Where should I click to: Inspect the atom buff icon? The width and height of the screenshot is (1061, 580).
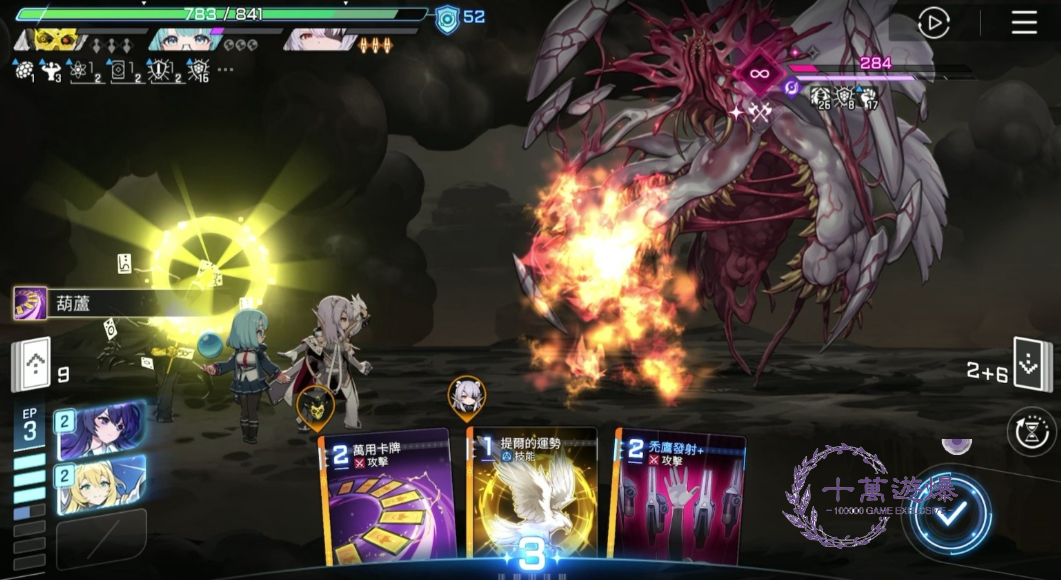click(x=88, y=70)
